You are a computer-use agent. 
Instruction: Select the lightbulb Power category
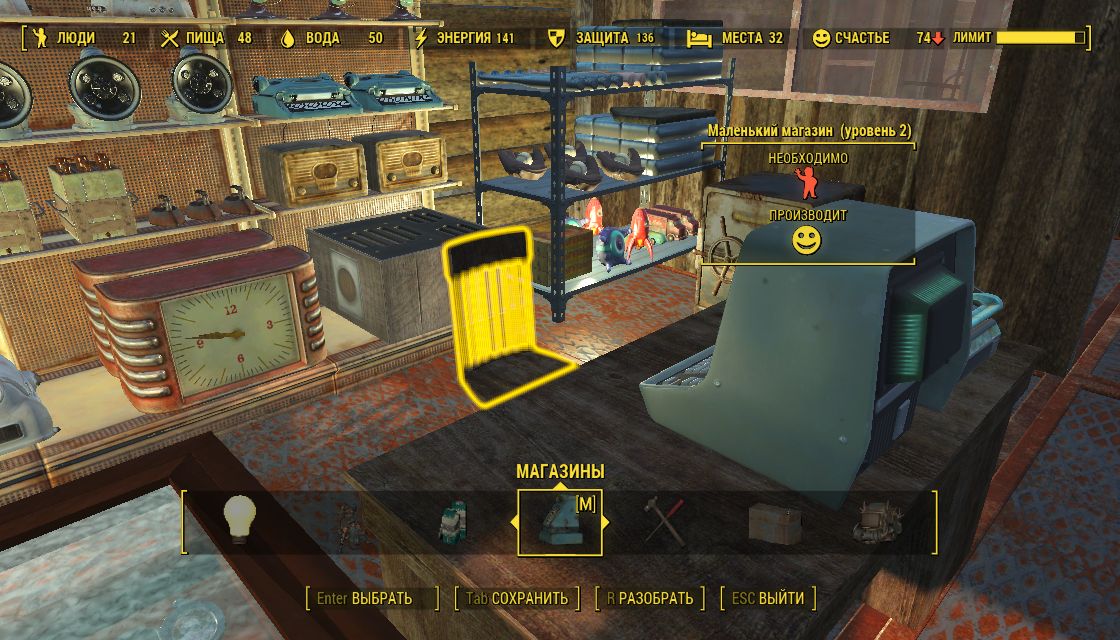[x=238, y=520]
